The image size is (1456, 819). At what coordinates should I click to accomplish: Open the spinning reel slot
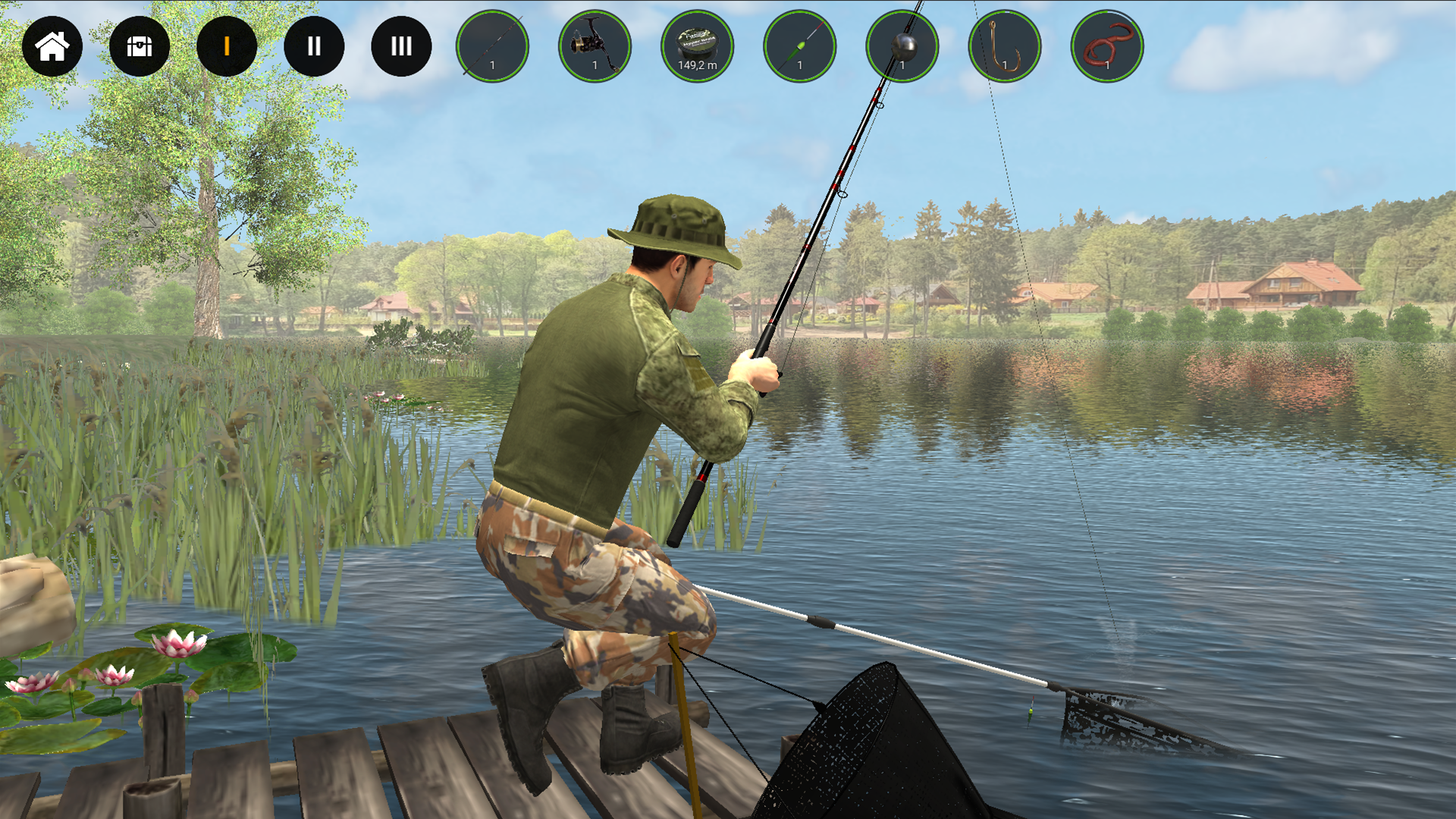(x=595, y=46)
